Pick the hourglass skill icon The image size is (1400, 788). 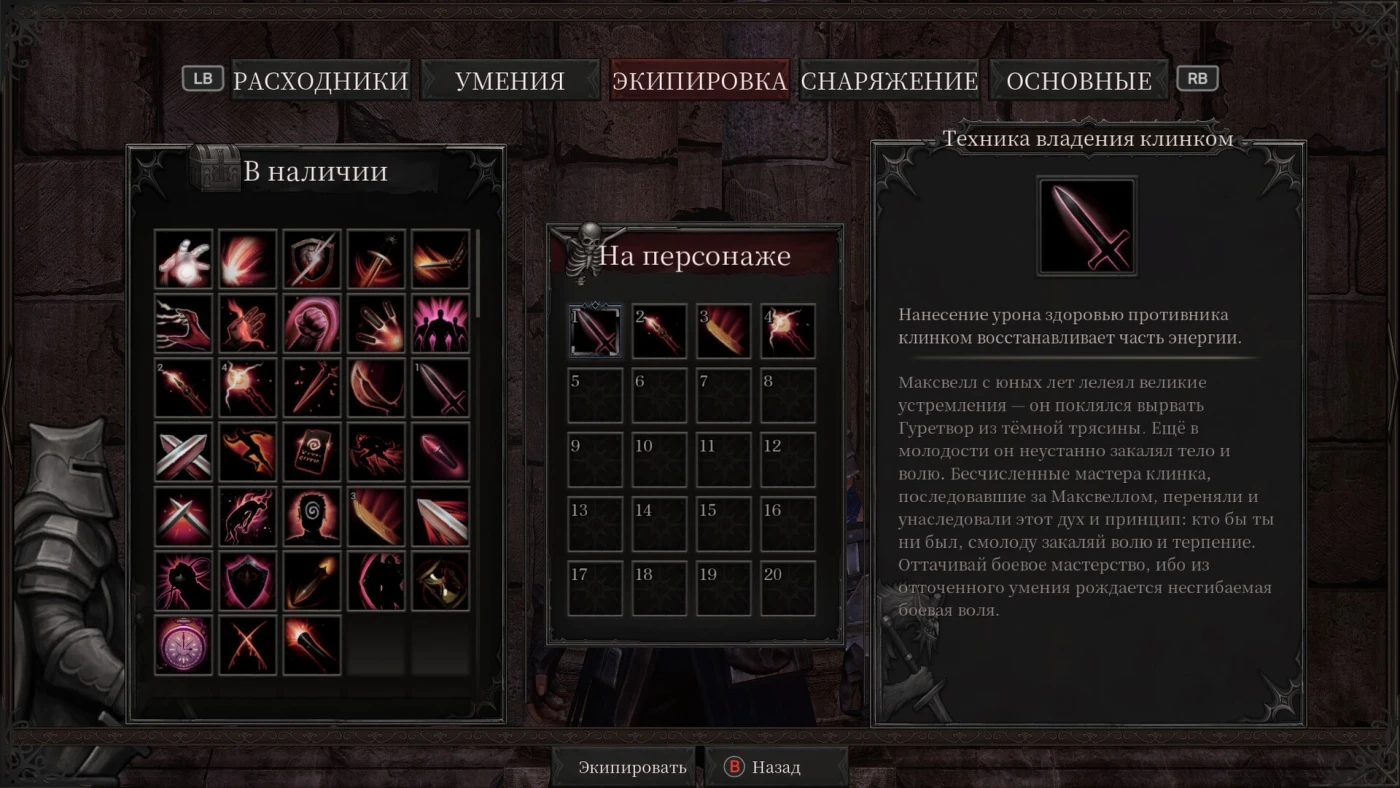(440, 581)
